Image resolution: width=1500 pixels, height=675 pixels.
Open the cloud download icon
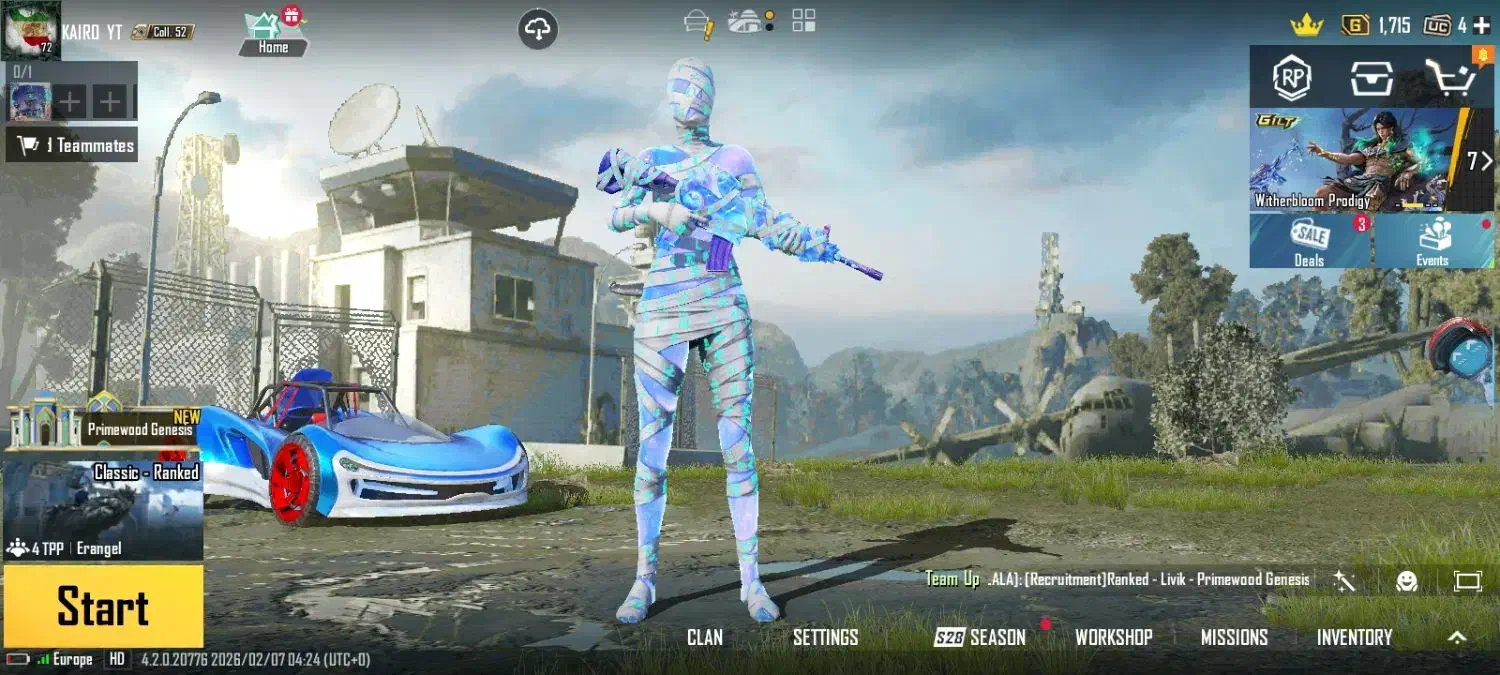(x=538, y=30)
